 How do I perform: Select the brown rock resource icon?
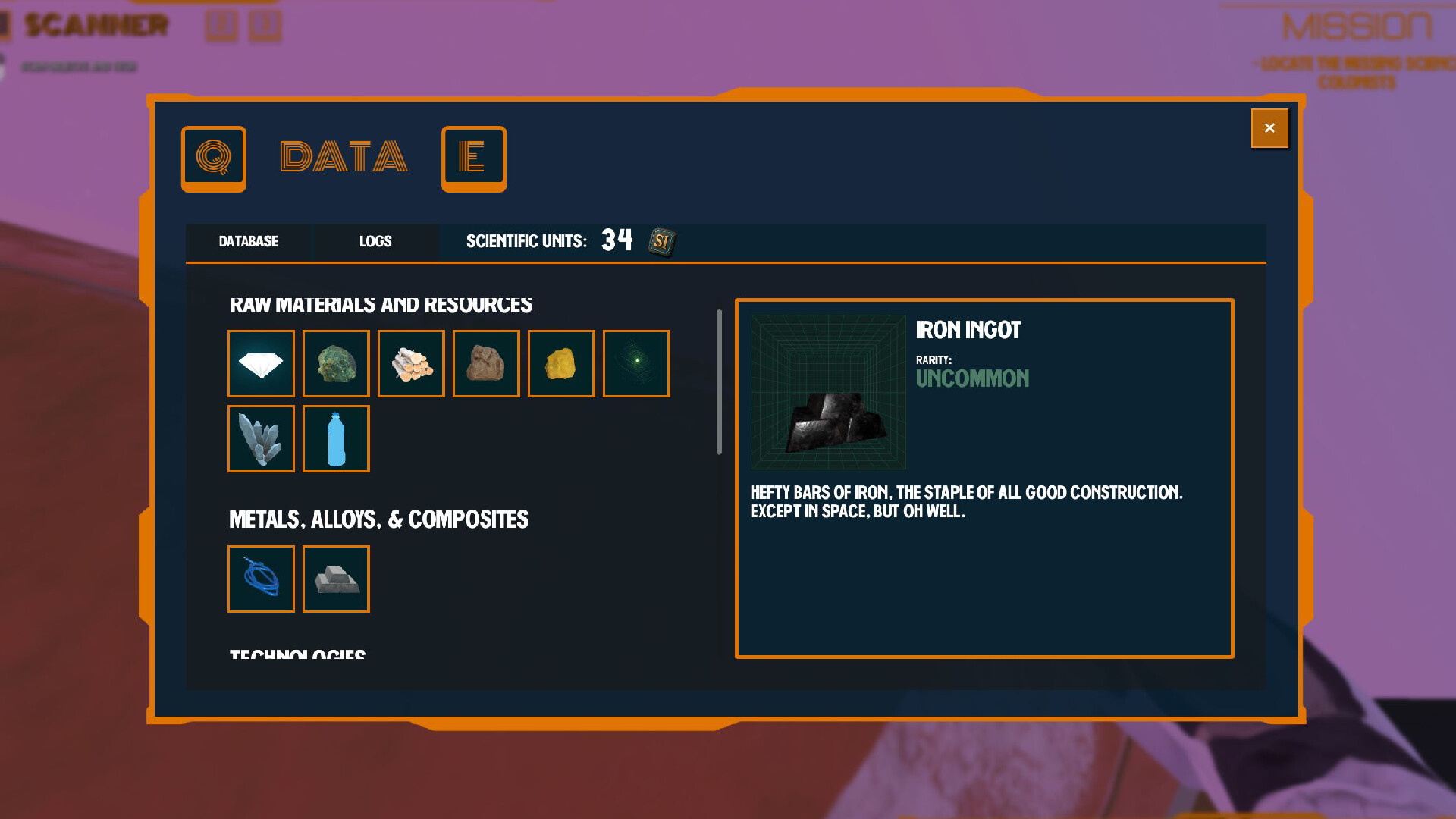tap(486, 363)
